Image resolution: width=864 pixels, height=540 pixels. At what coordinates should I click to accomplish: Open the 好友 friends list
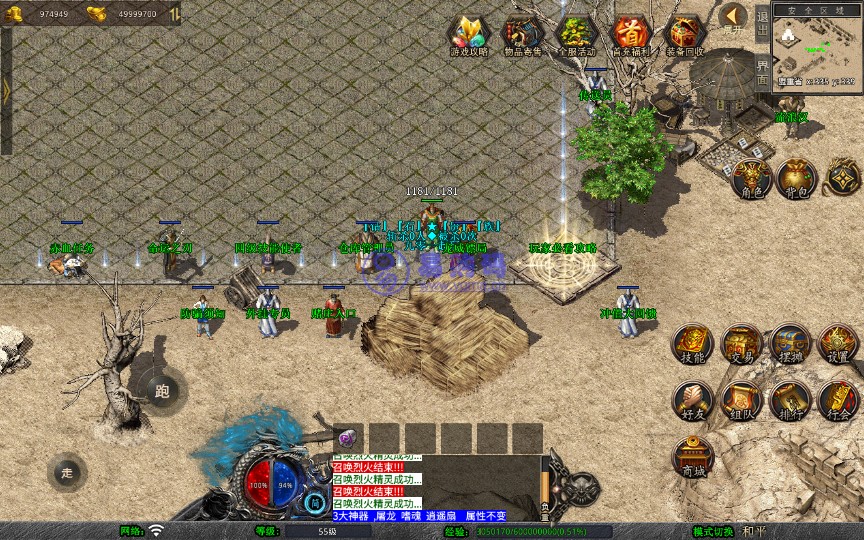tap(693, 400)
